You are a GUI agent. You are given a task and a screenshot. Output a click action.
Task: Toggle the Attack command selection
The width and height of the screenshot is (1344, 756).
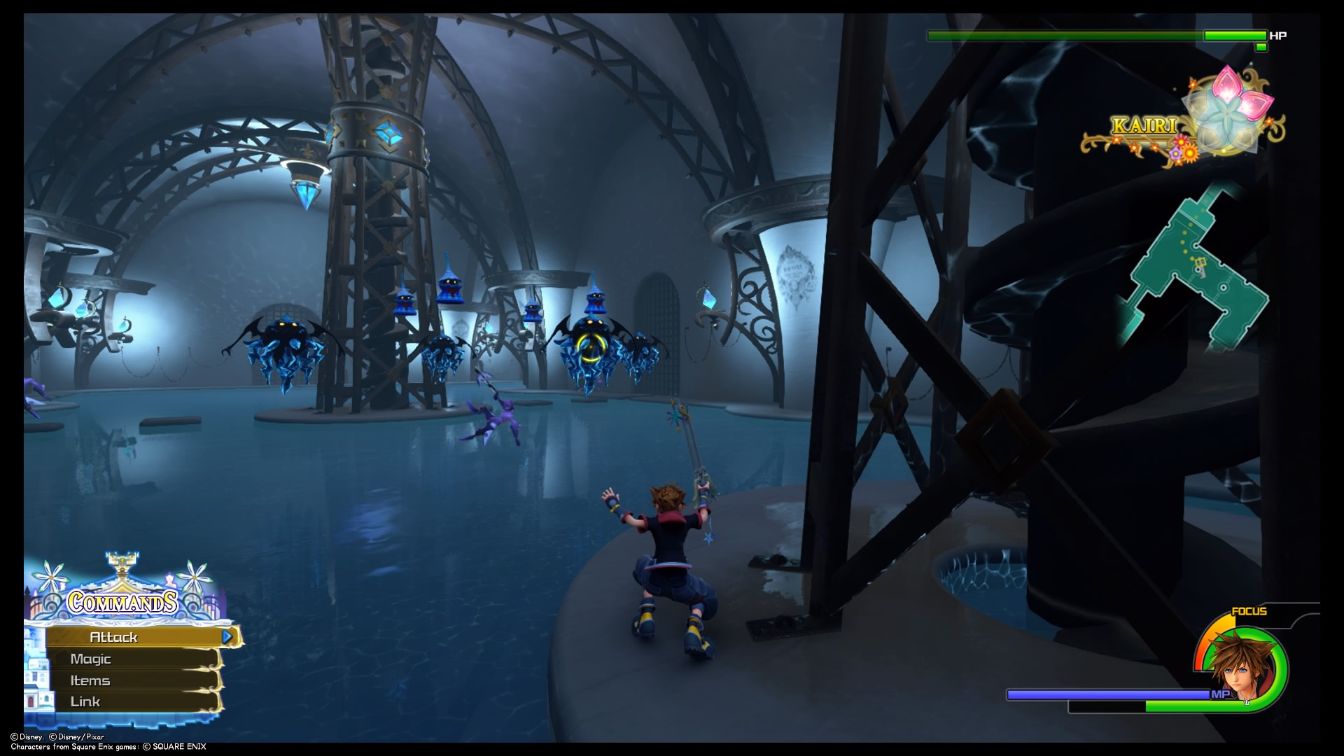pyautogui.click(x=114, y=636)
